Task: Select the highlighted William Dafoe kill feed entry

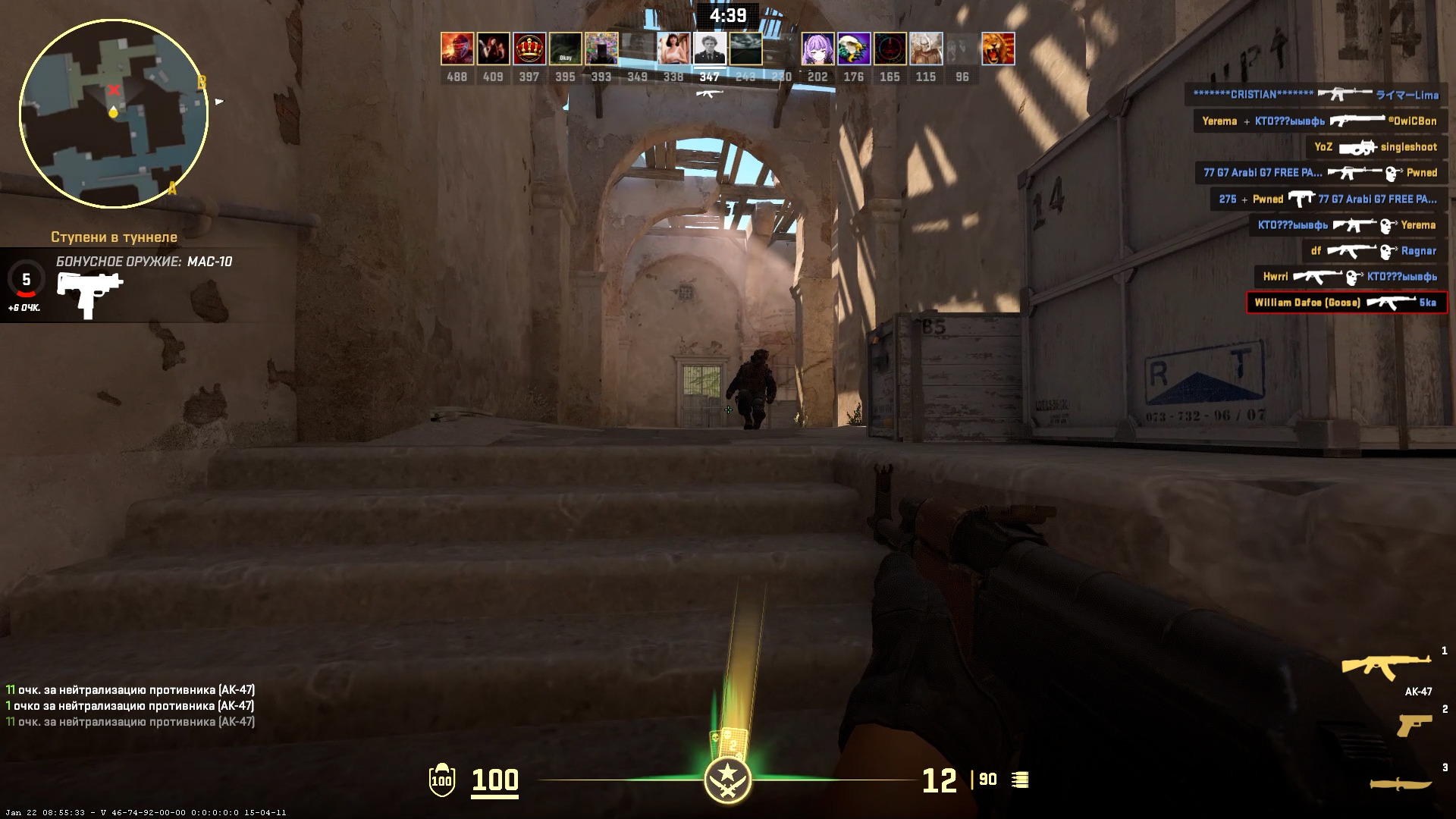Action: tap(1347, 303)
